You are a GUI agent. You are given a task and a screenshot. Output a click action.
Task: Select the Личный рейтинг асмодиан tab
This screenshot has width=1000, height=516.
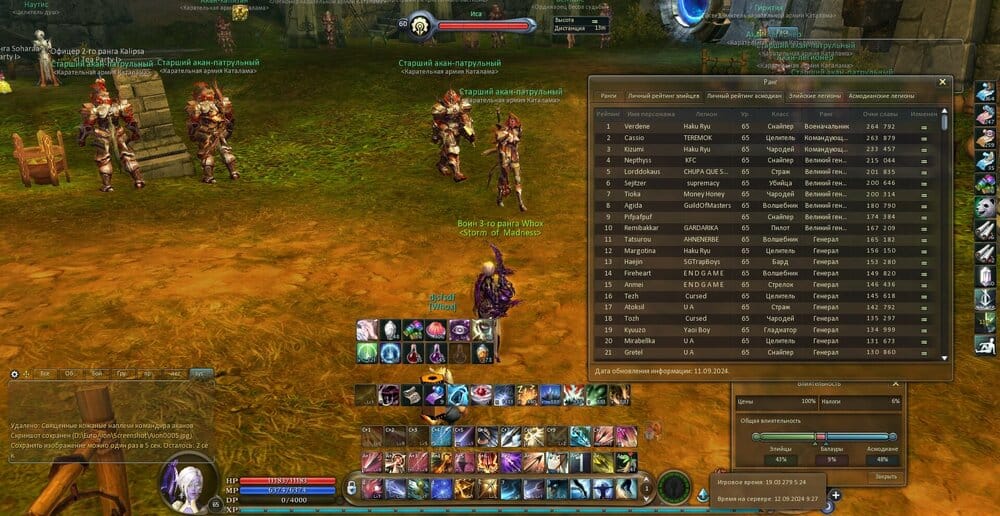point(744,96)
